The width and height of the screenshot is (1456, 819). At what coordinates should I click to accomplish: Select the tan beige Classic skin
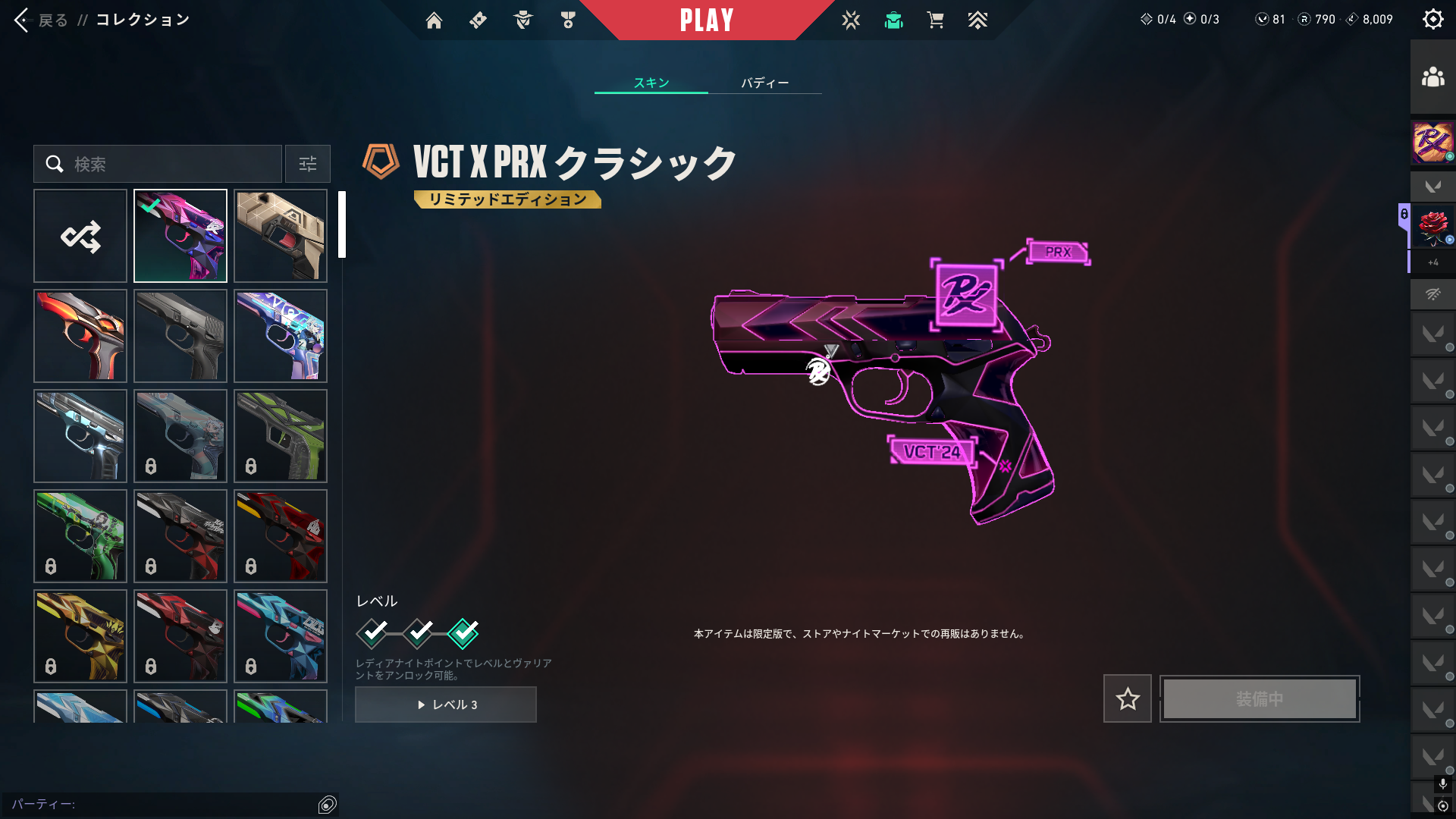pos(281,236)
